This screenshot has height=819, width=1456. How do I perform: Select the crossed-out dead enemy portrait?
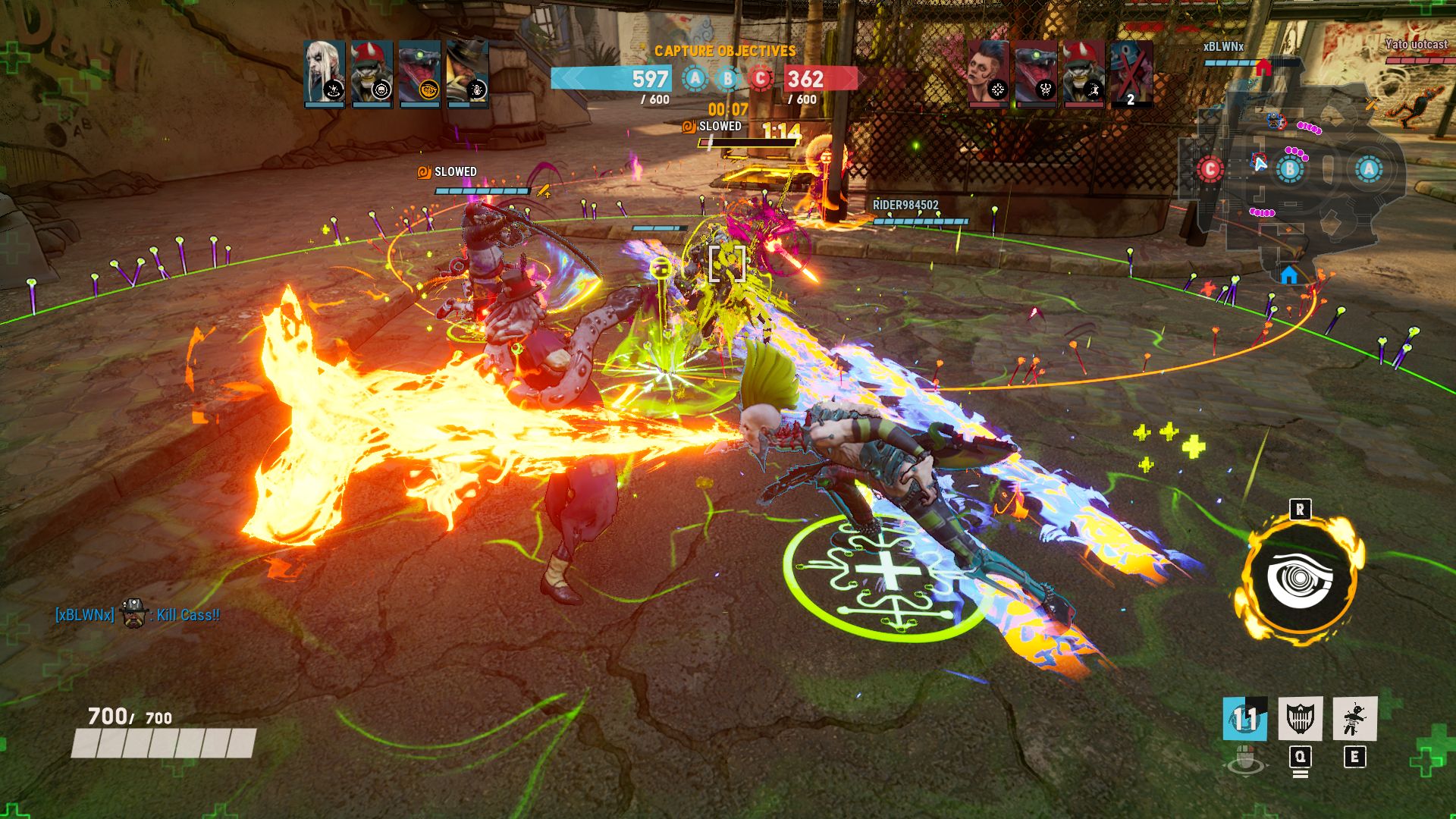1131,73
